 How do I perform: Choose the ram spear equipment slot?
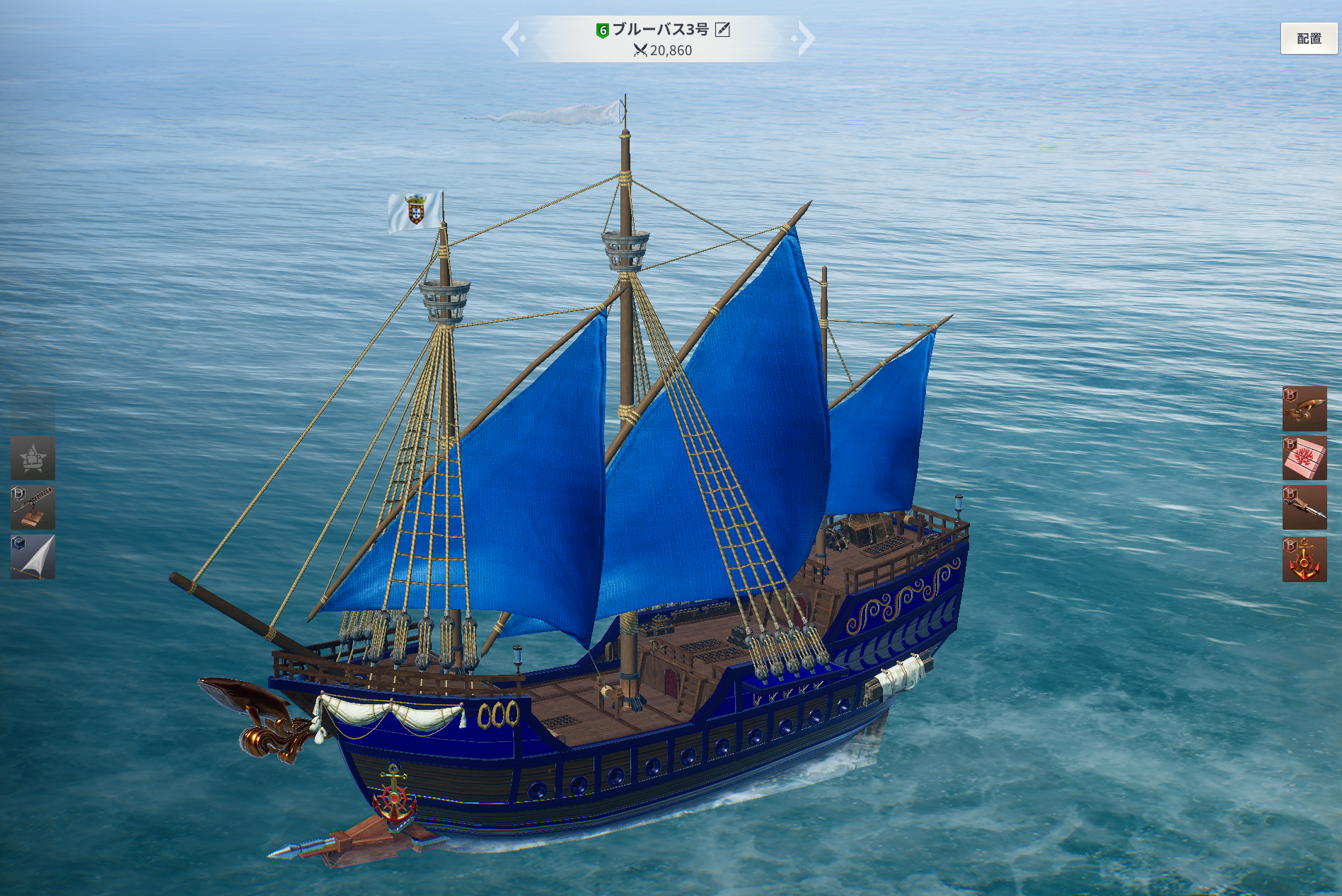tap(1304, 507)
